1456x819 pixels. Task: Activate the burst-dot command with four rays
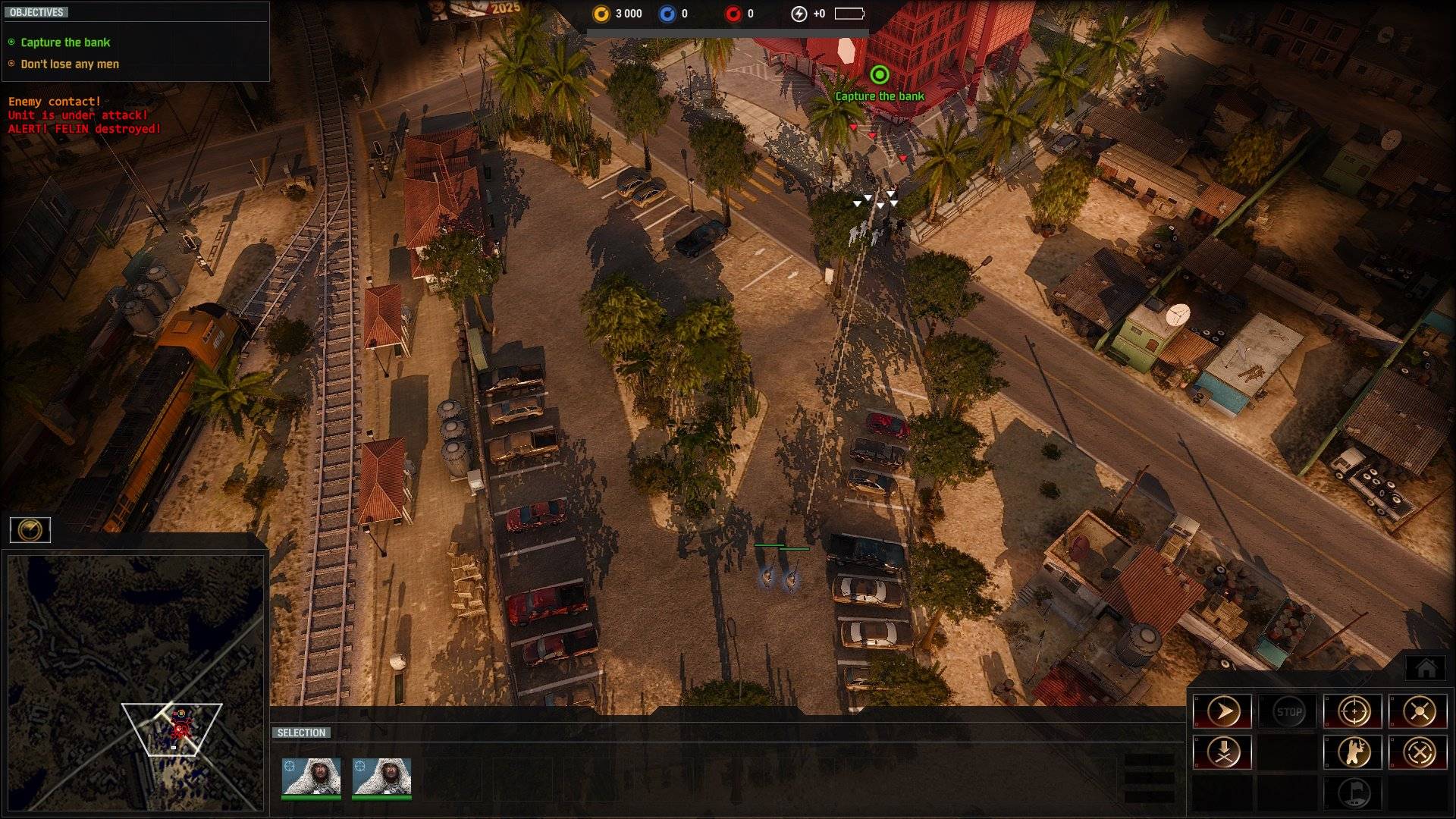1419,711
